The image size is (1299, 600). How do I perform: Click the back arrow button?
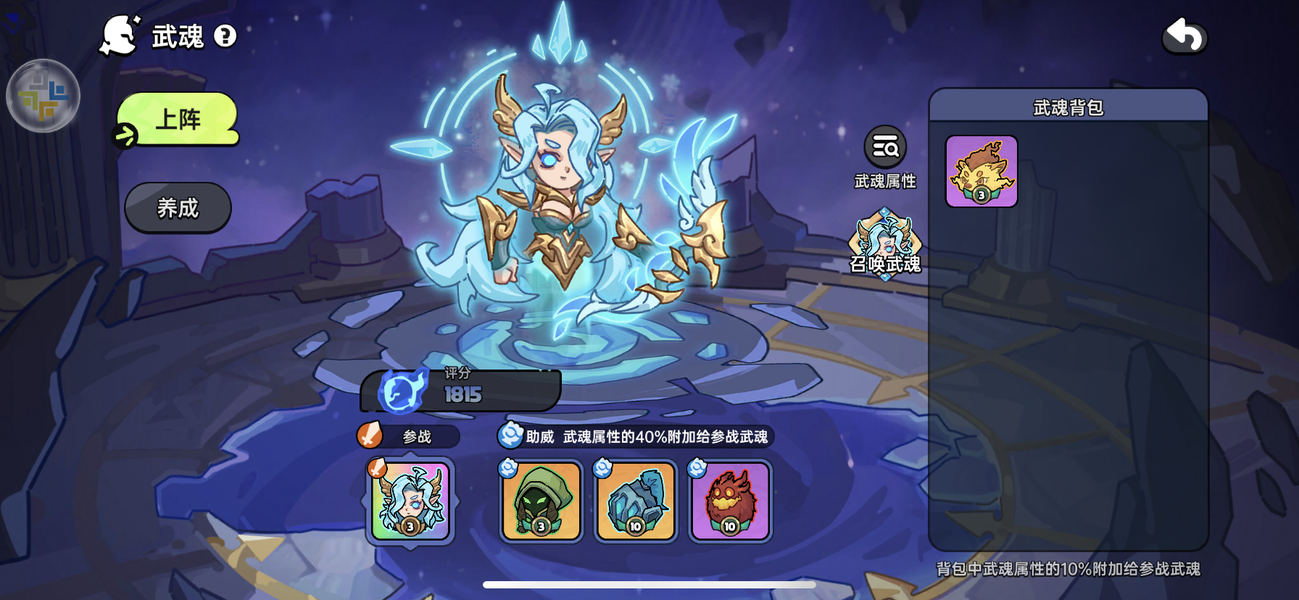click(1184, 37)
